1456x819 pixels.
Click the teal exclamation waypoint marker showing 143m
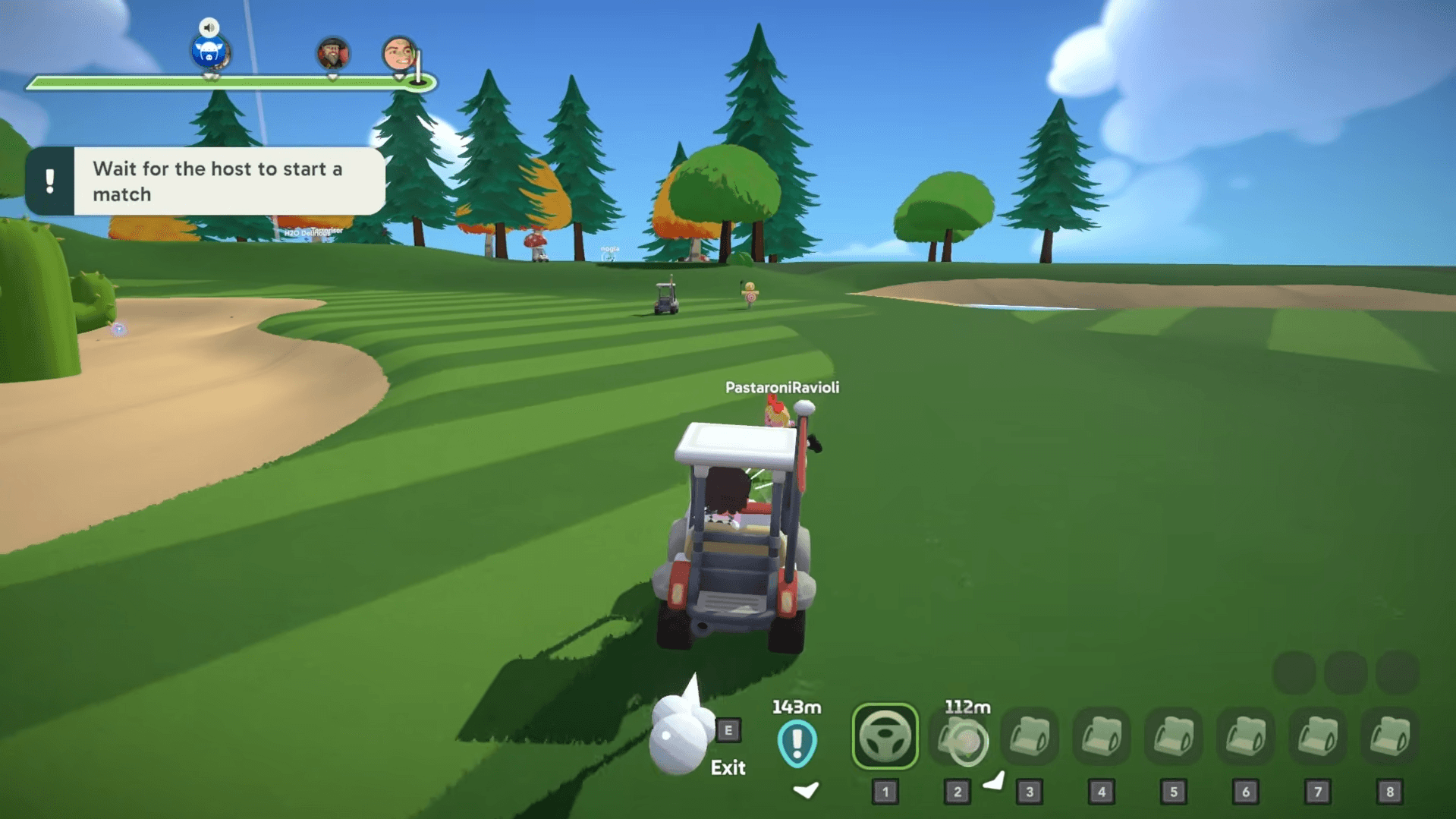tap(797, 742)
